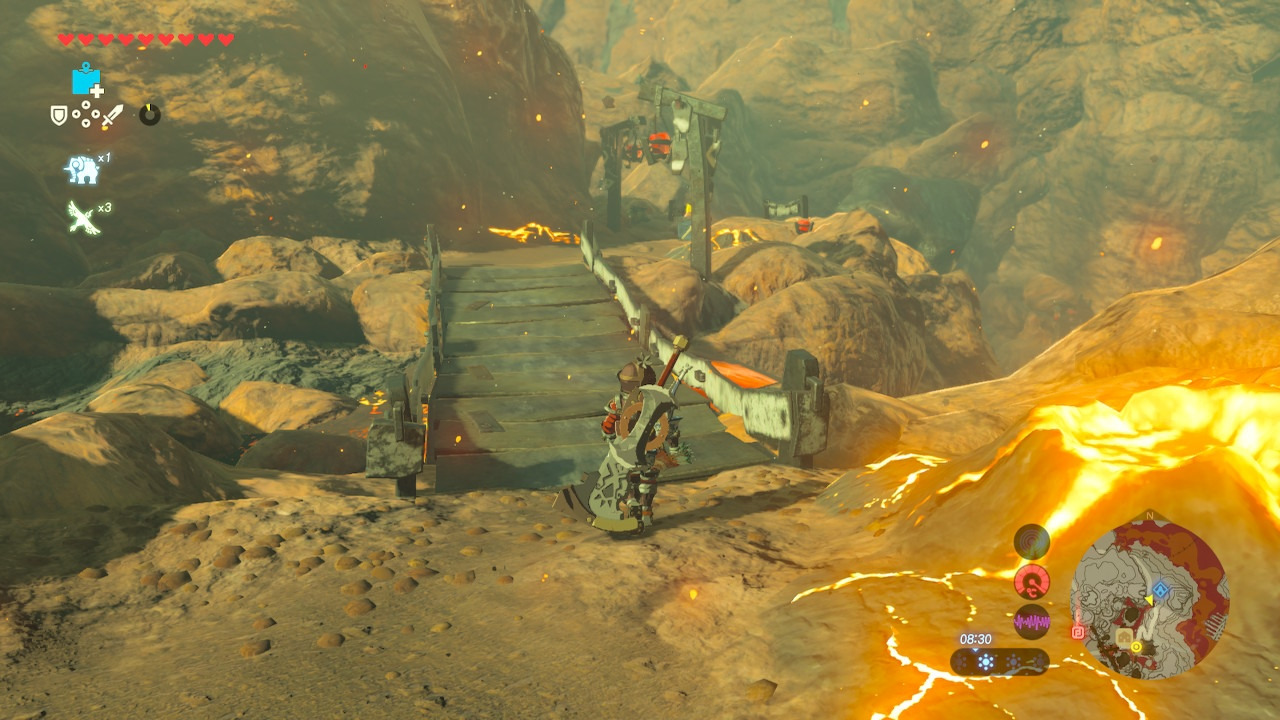Select the blue shrine marker on minimap
Viewport: 1280px width, 720px height.
[1160, 591]
